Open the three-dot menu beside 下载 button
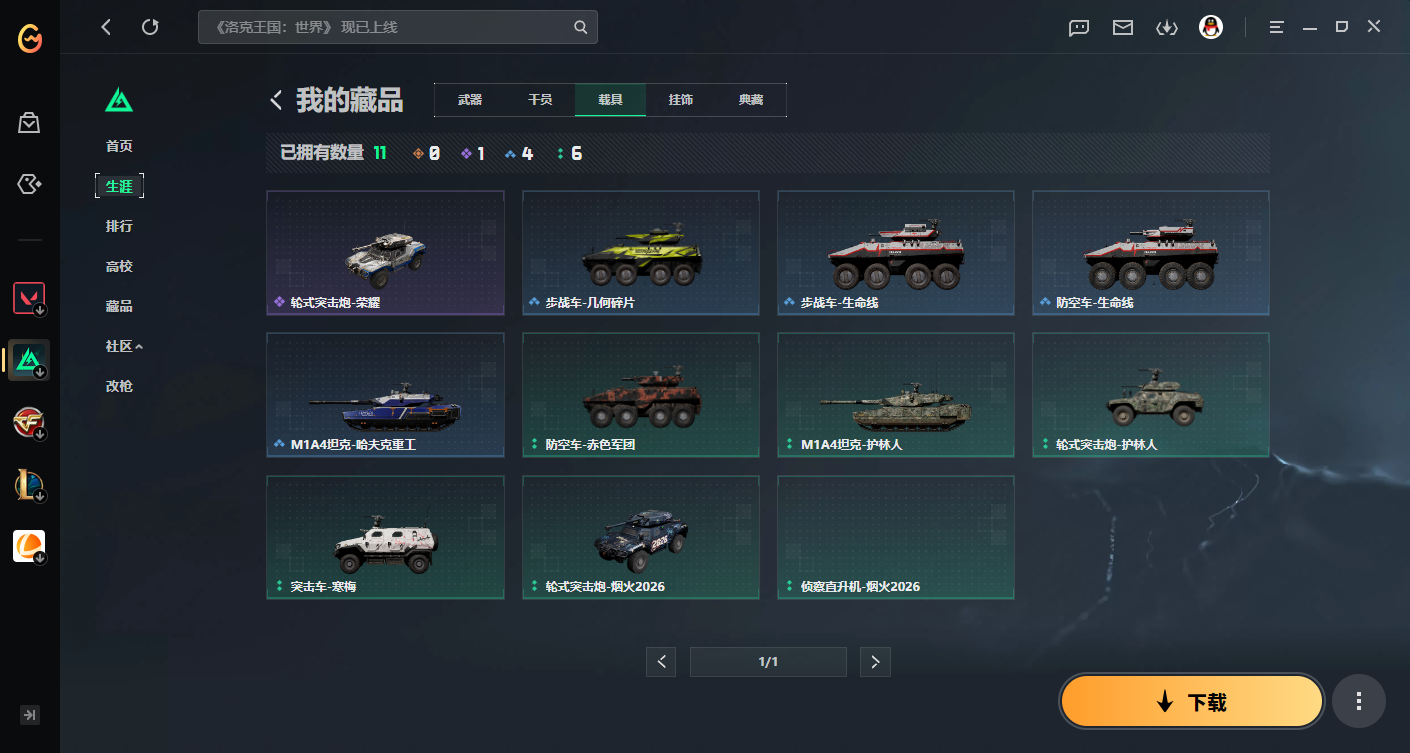Viewport: 1410px width, 753px height. coord(1358,701)
